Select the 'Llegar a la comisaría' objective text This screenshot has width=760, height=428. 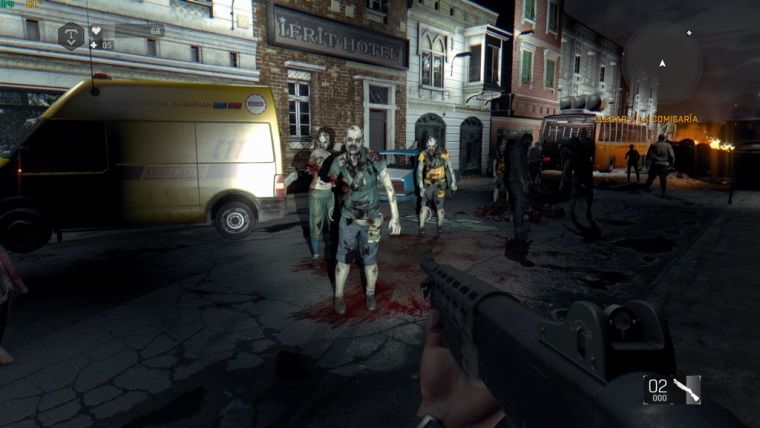pyautogui.click(x=646, y=119)
